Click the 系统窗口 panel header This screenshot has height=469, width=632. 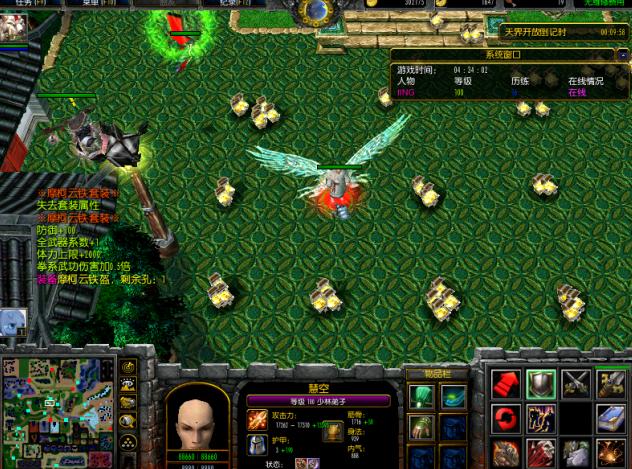pos(509,55)
